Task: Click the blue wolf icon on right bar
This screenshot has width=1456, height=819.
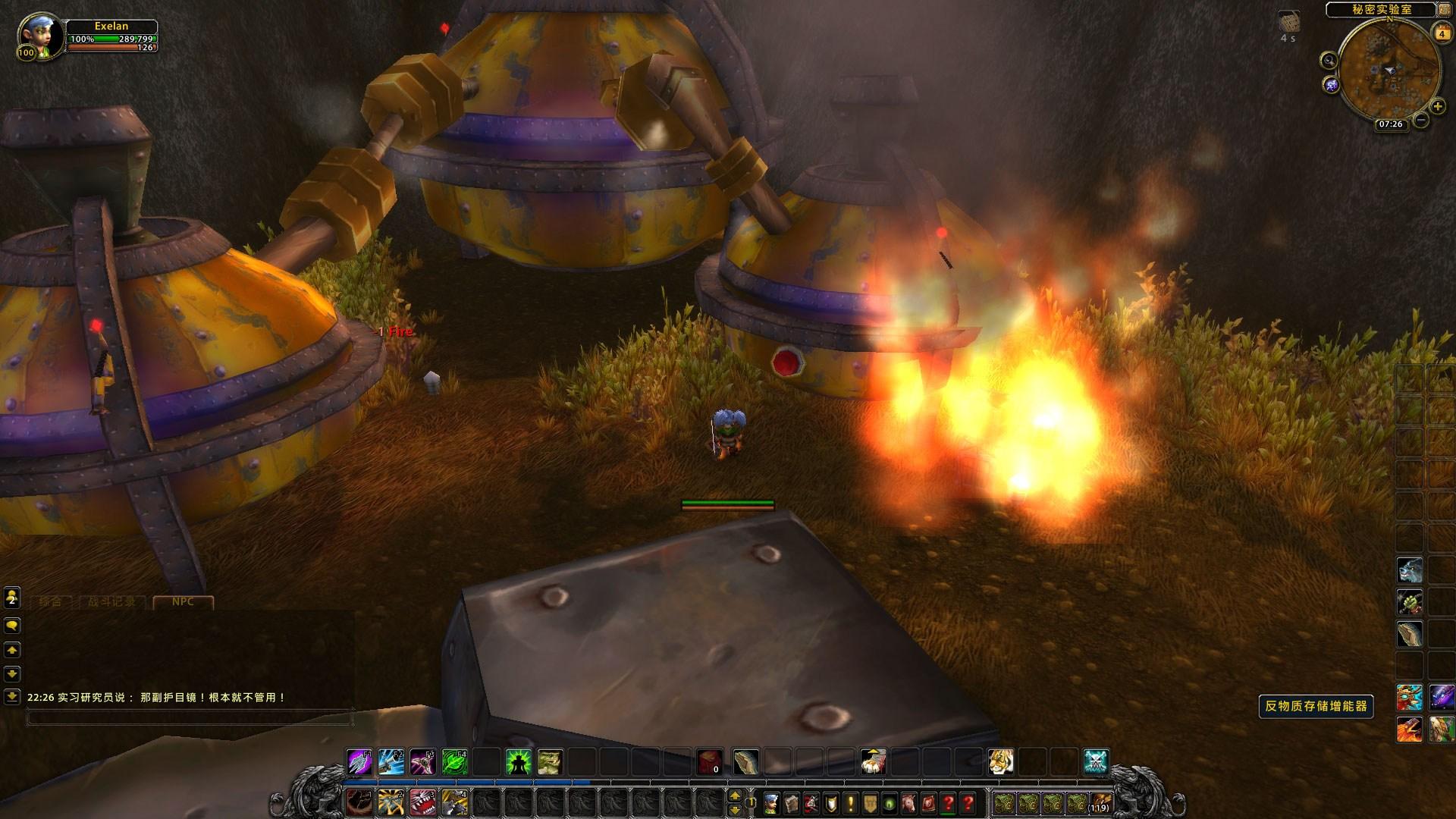Action: tap(1409, 570)
